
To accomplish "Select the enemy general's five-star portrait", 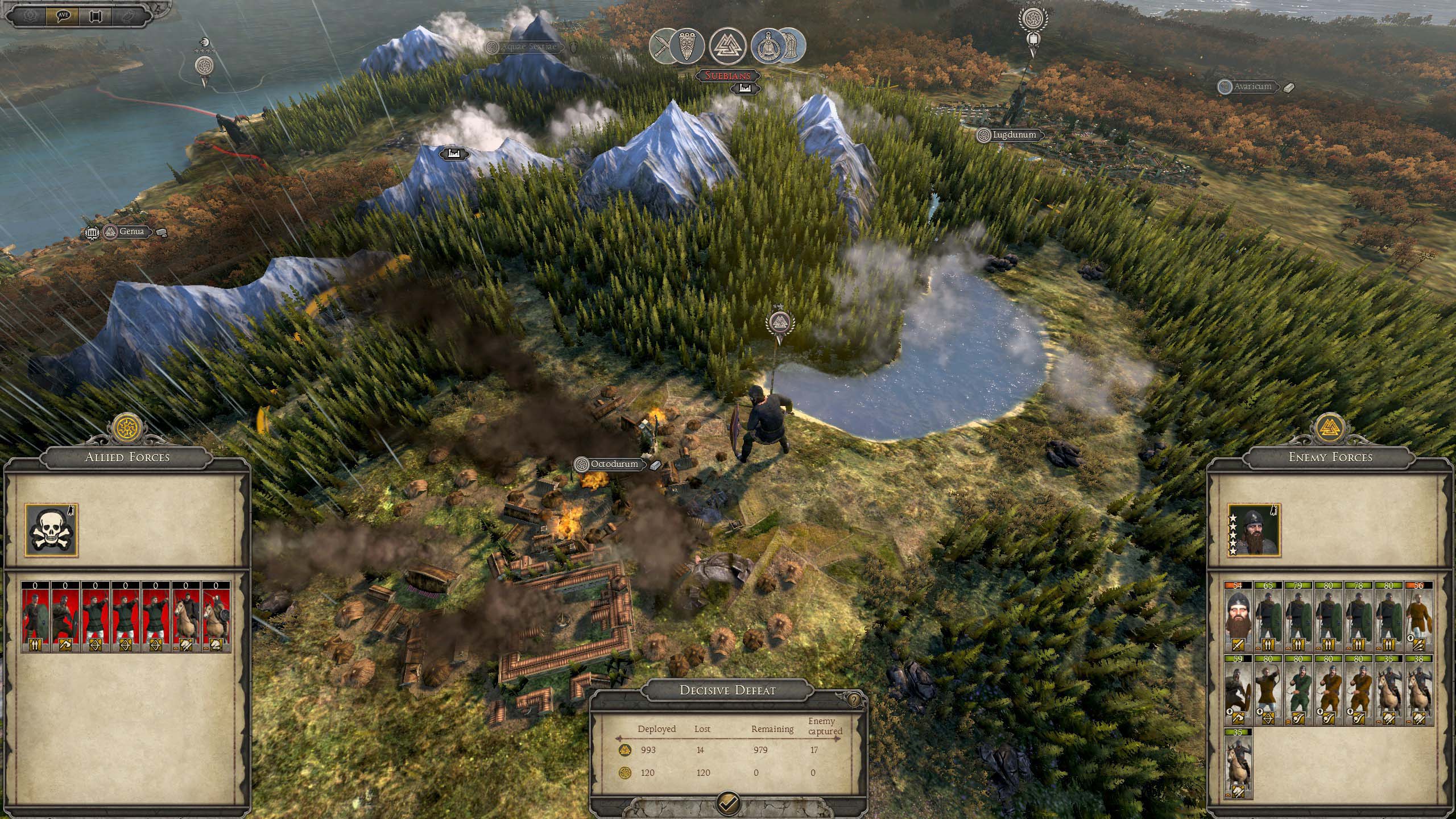I will tap(1254, 530).
